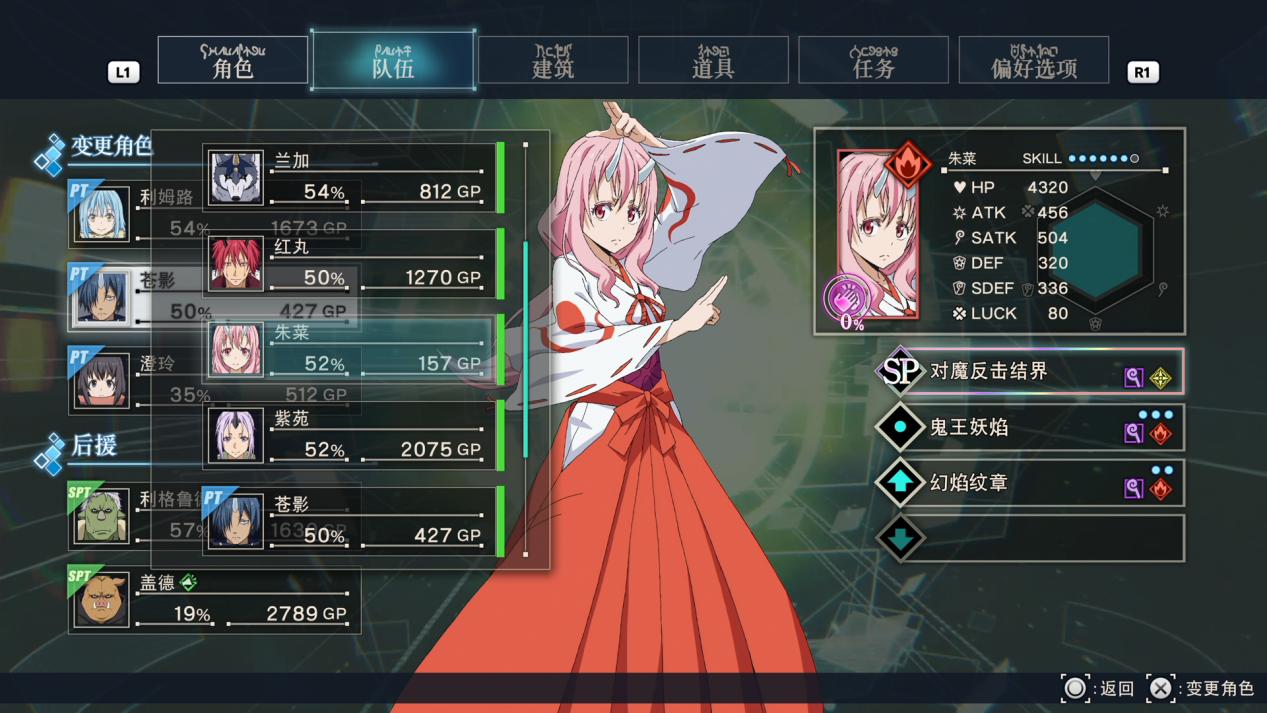Go to the 道具 tab

(x=713, y=61)
